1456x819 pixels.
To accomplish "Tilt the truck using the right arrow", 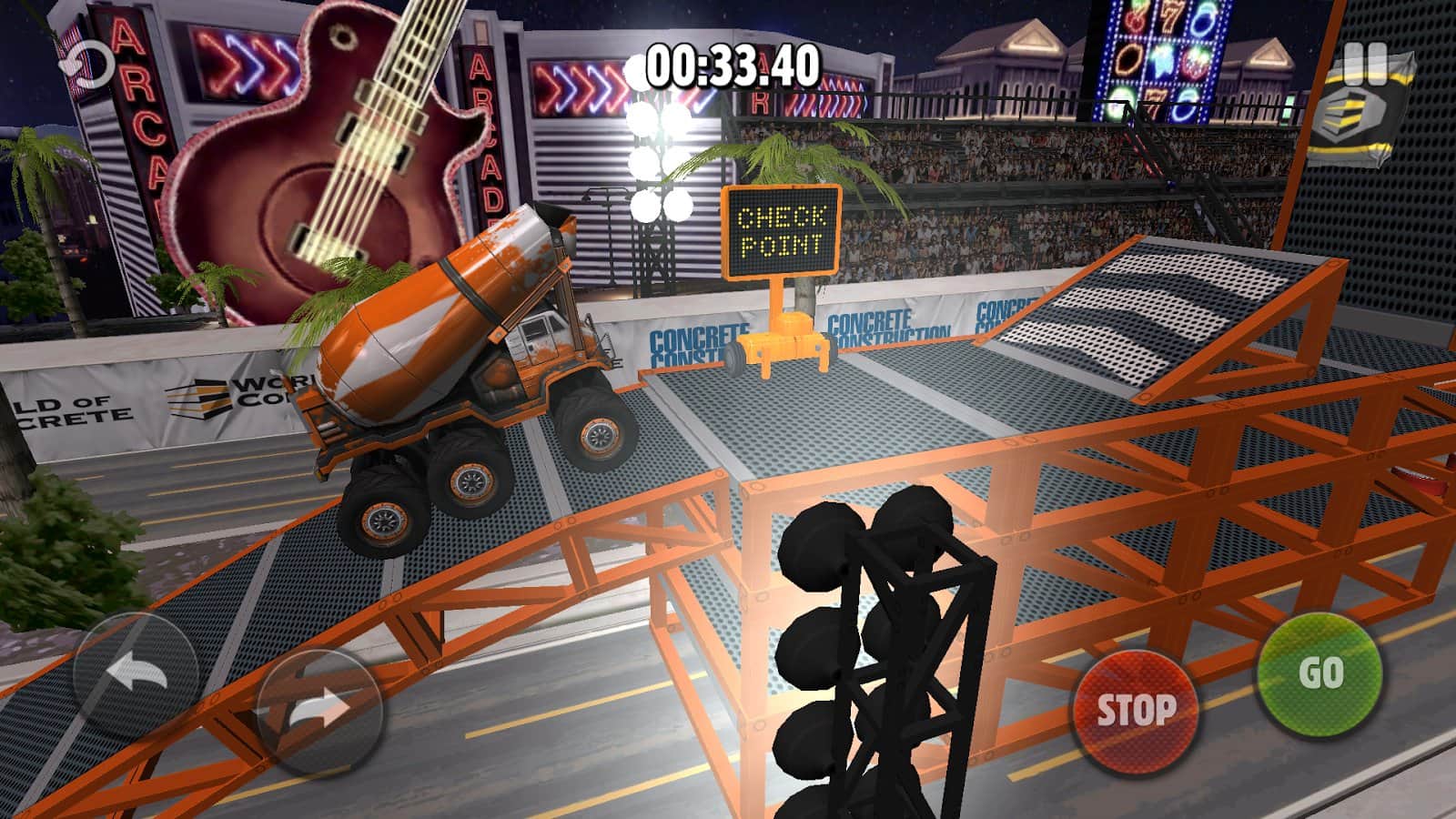I will [318, 709].
